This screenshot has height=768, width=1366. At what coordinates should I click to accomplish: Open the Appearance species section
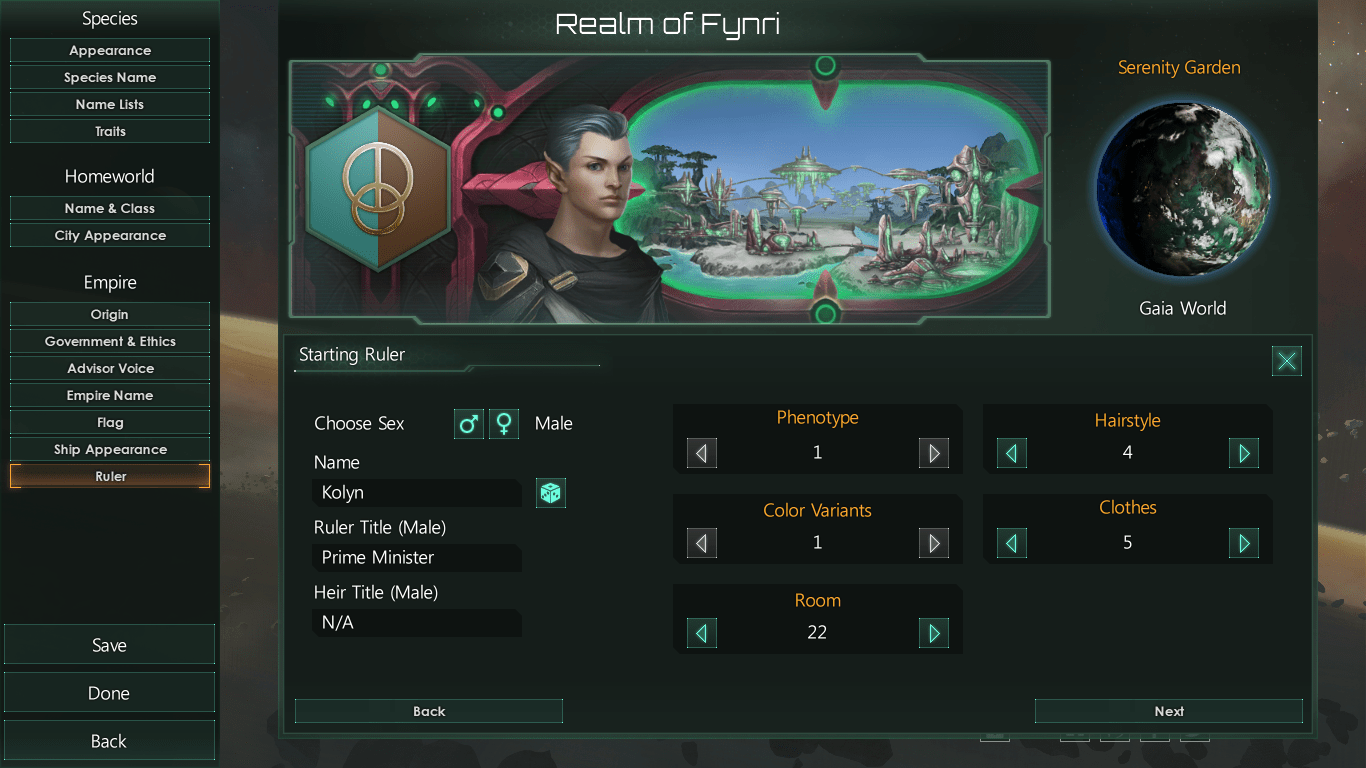click(110, 50)
